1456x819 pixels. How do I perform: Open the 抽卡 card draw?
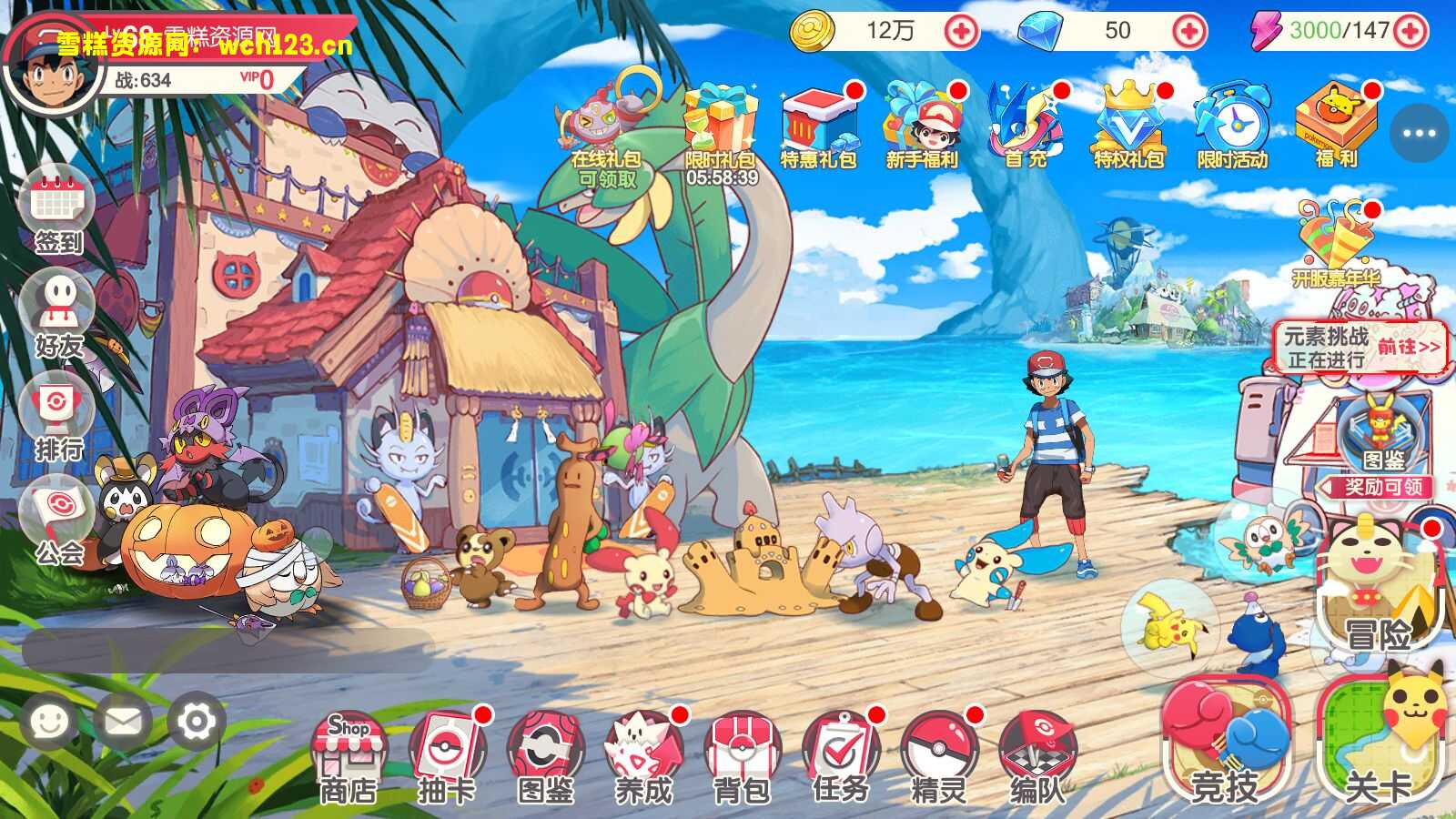(447, 755)
